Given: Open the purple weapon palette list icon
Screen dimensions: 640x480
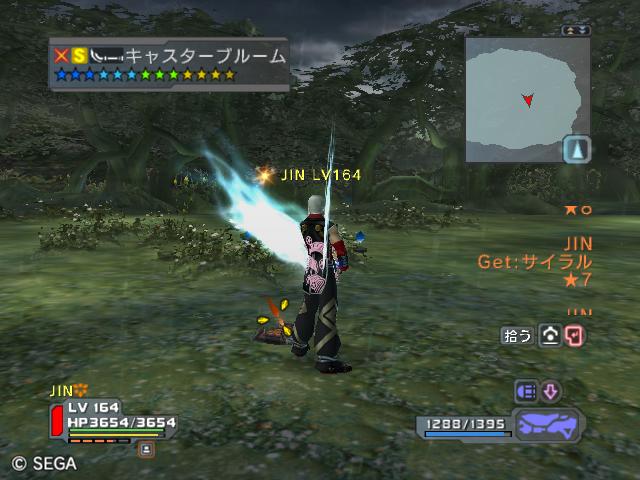Looking at the screenshot, I should tap(526, 390).
